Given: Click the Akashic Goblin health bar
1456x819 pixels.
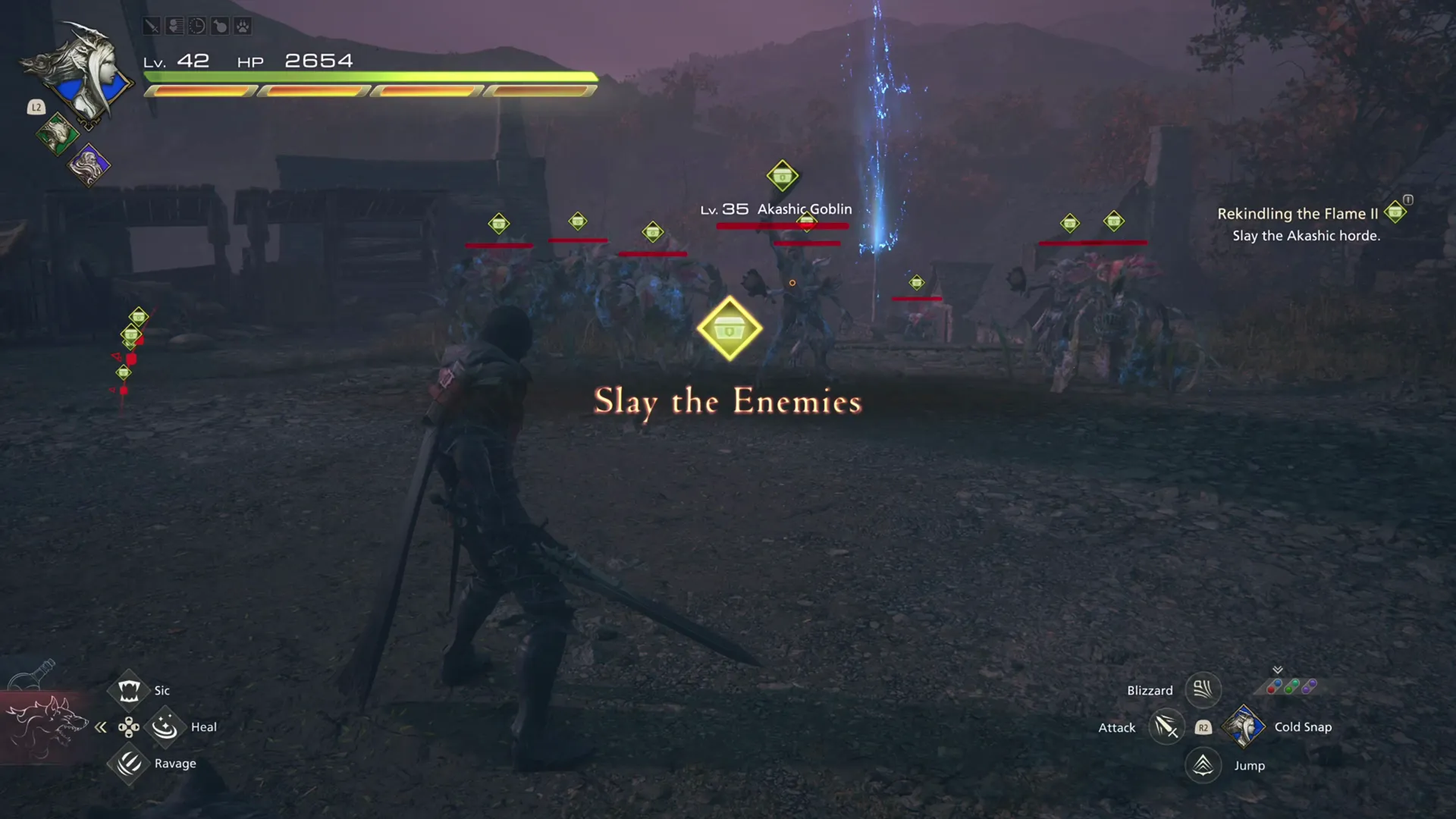Looking at the screenshot, I should 781,225.
